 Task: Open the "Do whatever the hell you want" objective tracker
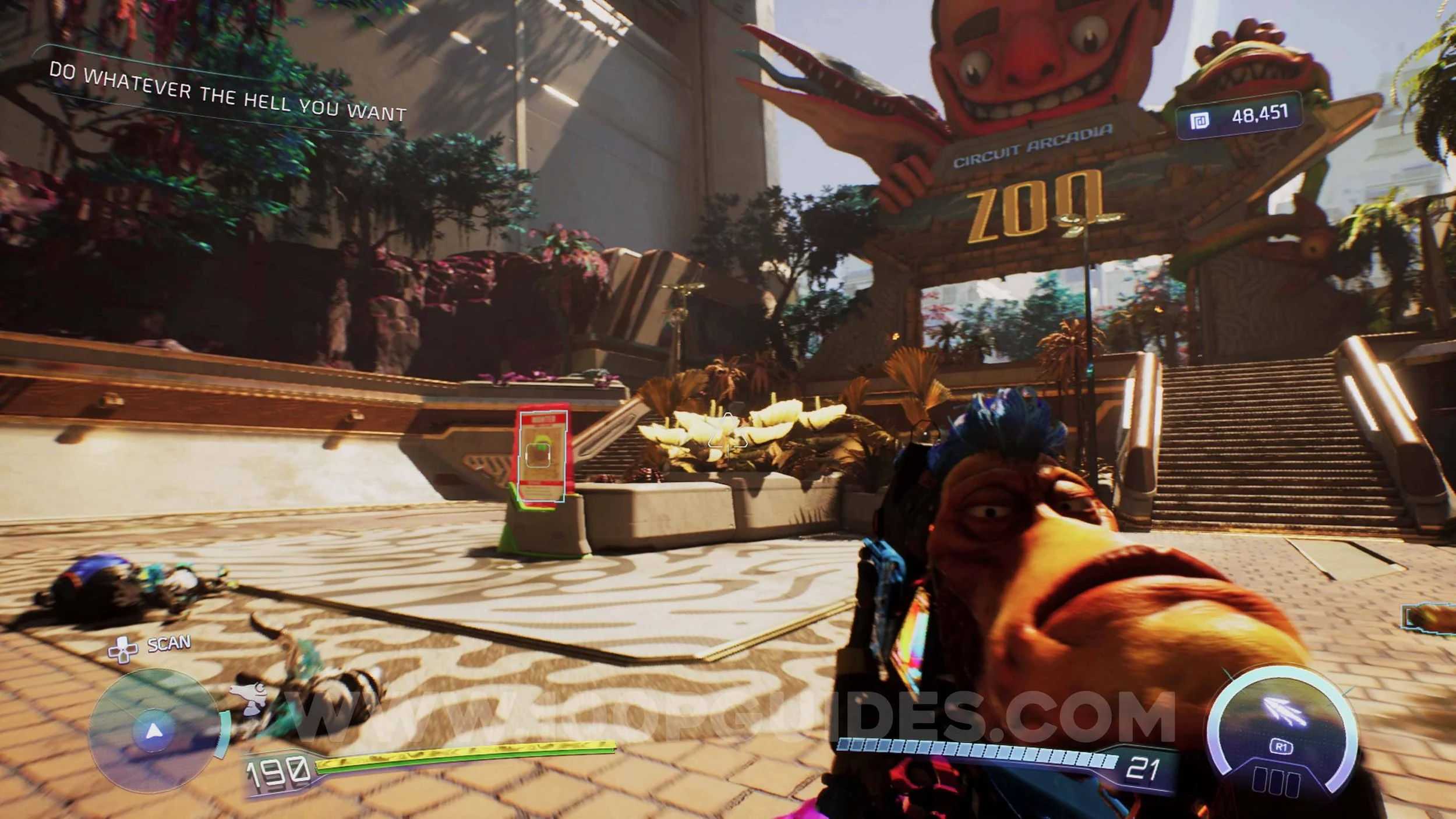click(x=227, y=93)
